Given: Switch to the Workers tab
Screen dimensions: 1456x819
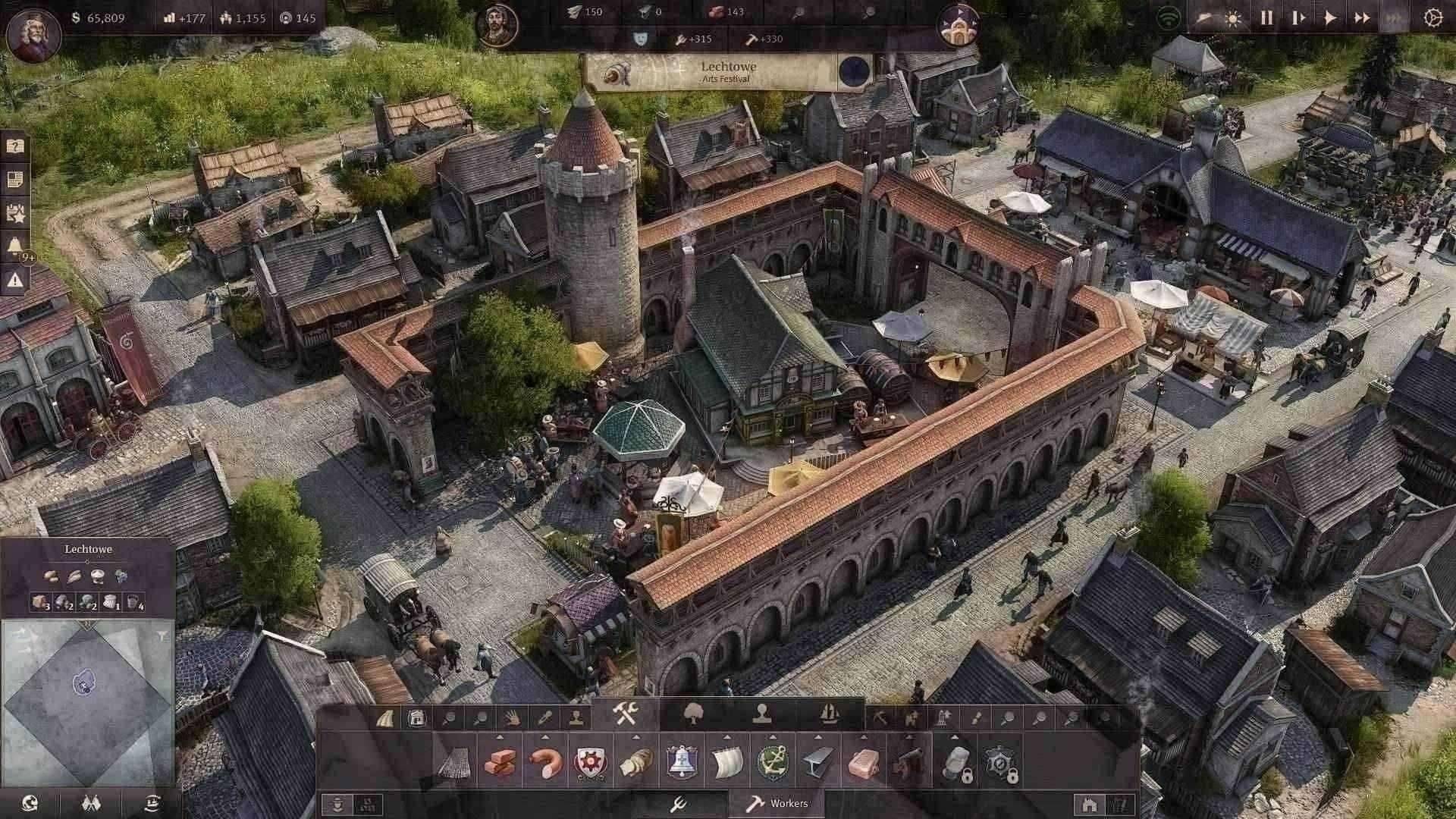Looking at the screenshot, I should (x=777, y=804).
